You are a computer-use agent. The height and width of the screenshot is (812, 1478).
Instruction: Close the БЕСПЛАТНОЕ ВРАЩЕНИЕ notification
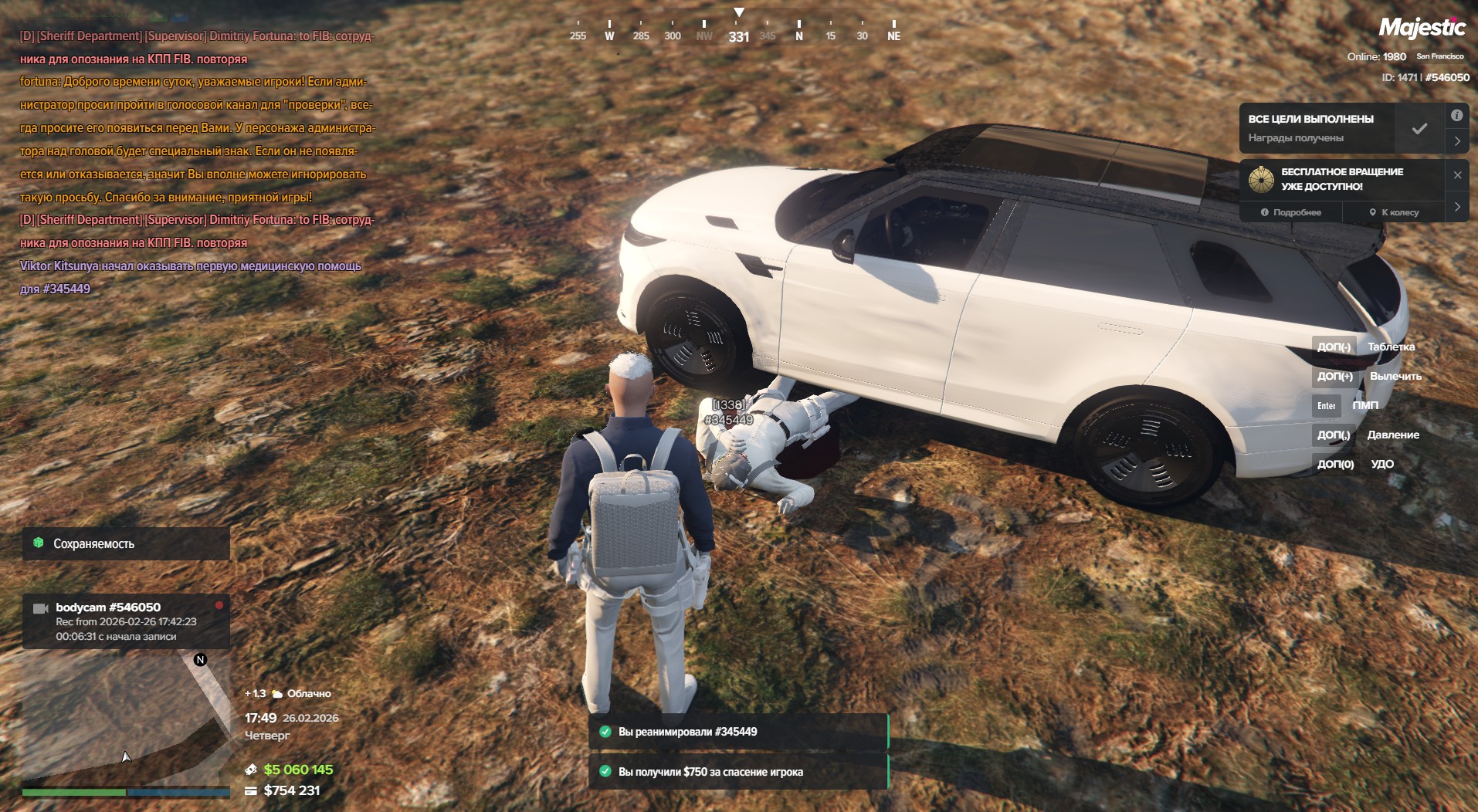1457,175
